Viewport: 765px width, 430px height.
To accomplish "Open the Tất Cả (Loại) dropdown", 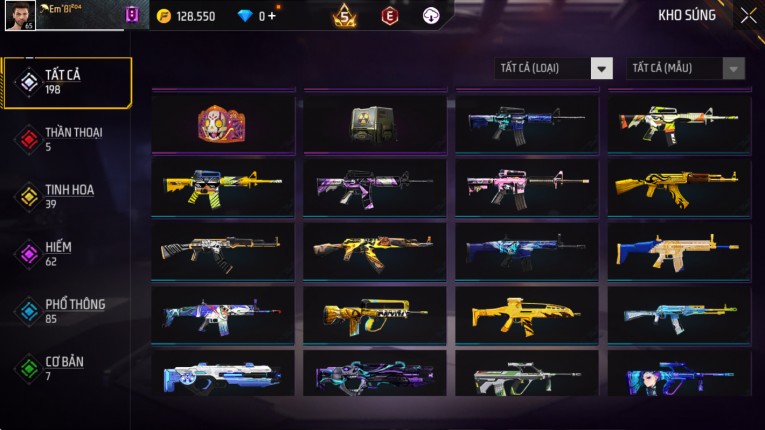I will point(554,68).
